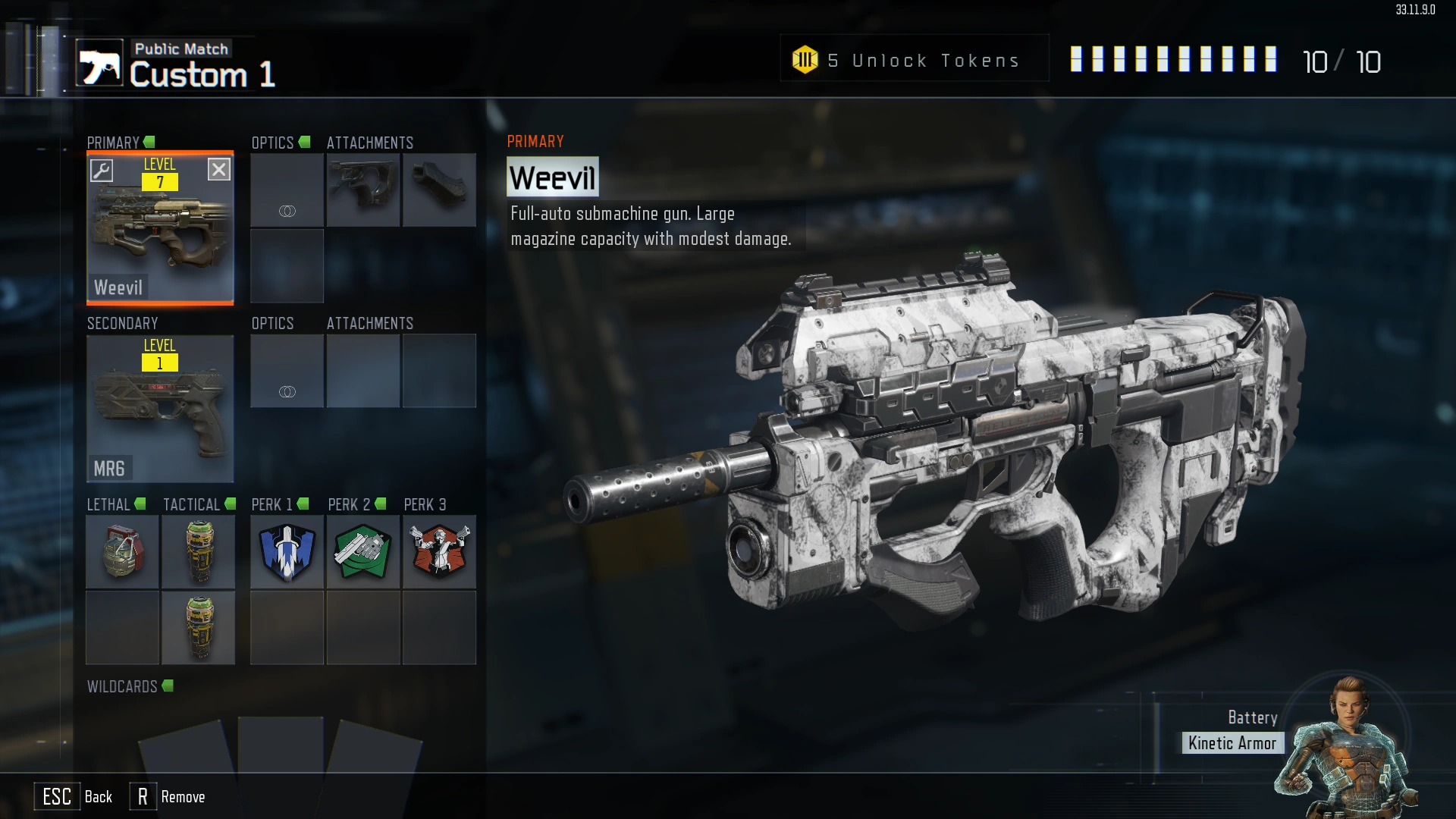Click the gun icon beside Public Match
This screenshot has height=819, width=1456.
(99, 61)
